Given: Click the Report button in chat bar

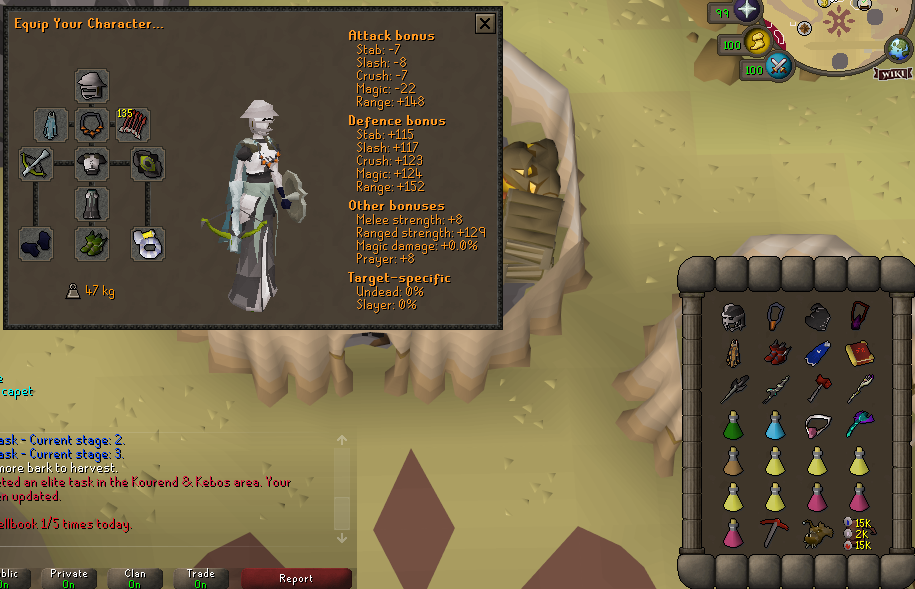Looking at the screenshot, I should click(296, 578).
